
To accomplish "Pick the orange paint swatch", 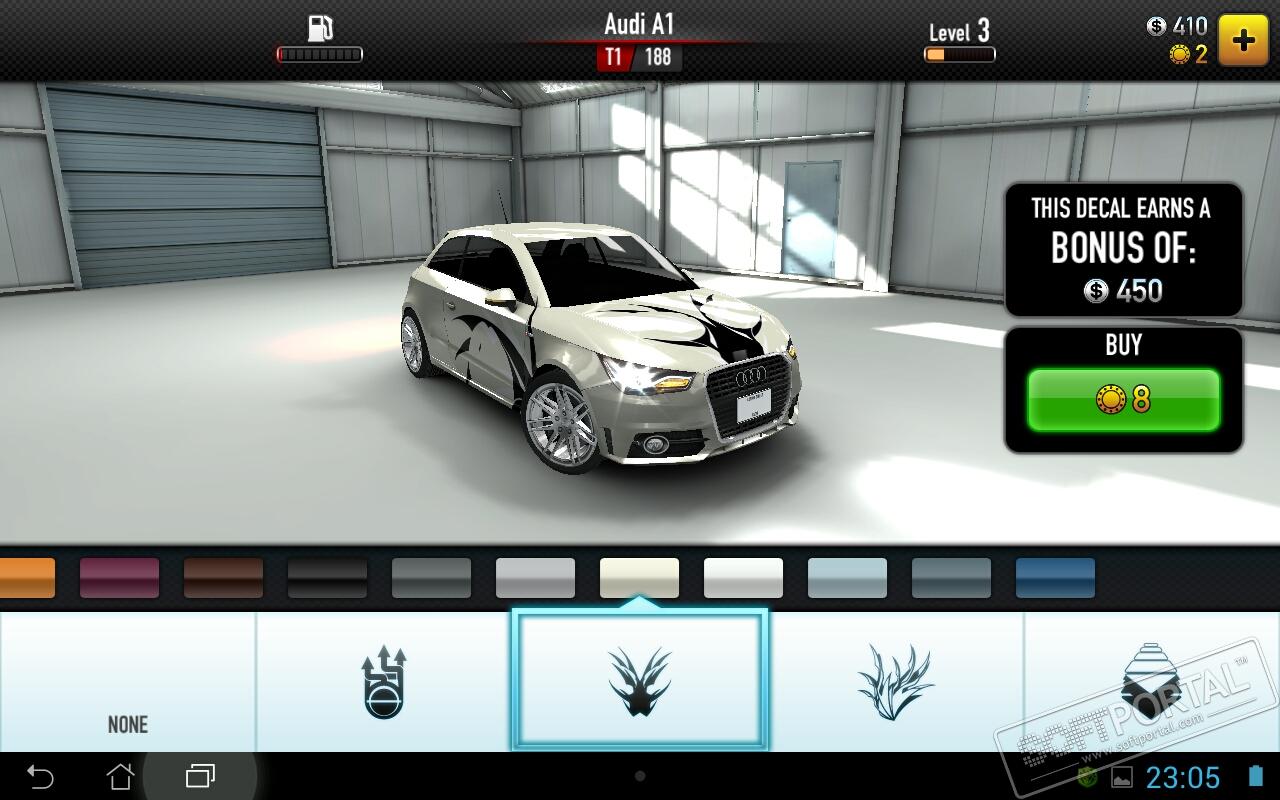I will [x=26, y=578].
